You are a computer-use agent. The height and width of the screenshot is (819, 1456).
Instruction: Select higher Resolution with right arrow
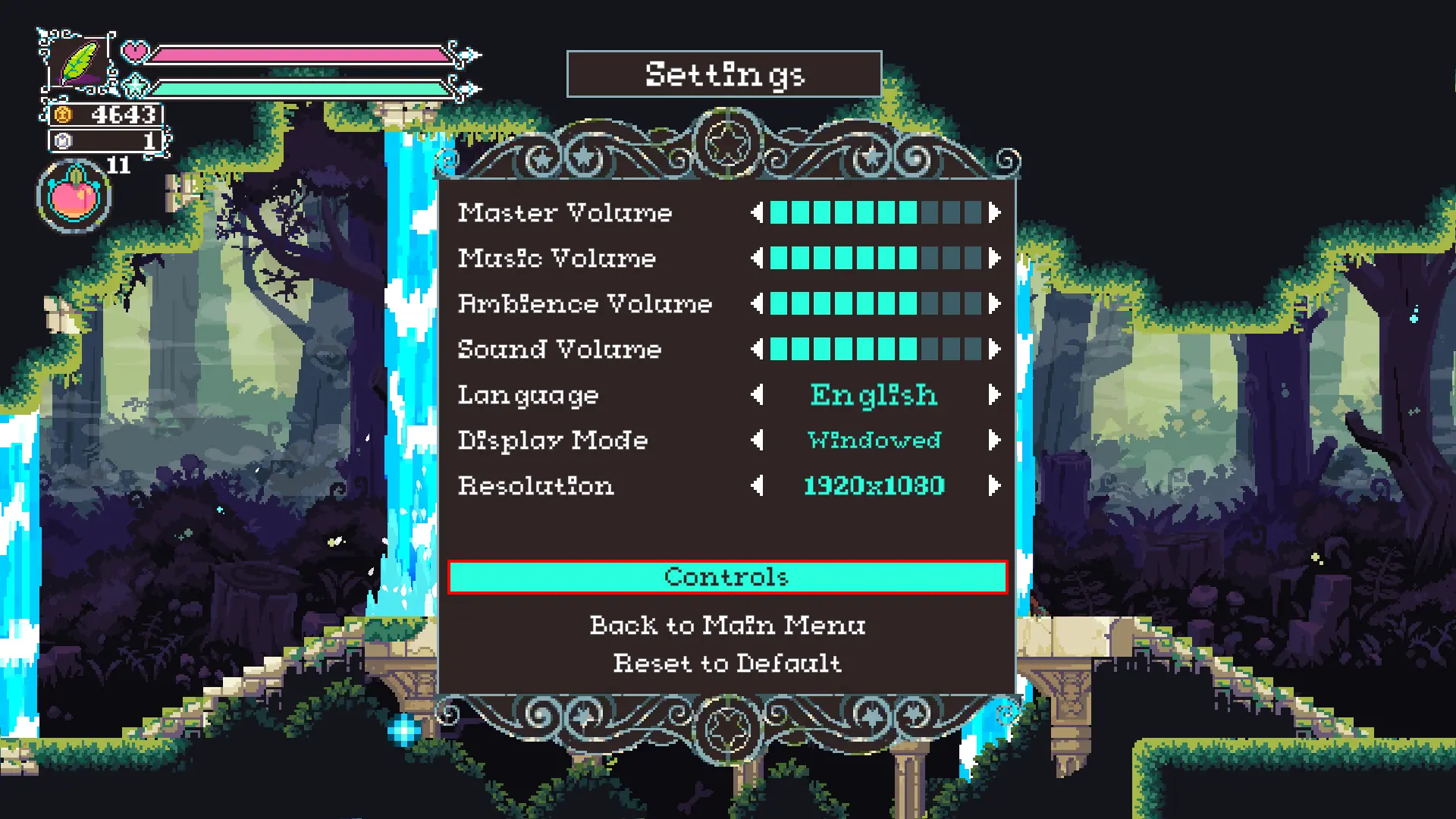pyautogui.click(x=994, y=486)
